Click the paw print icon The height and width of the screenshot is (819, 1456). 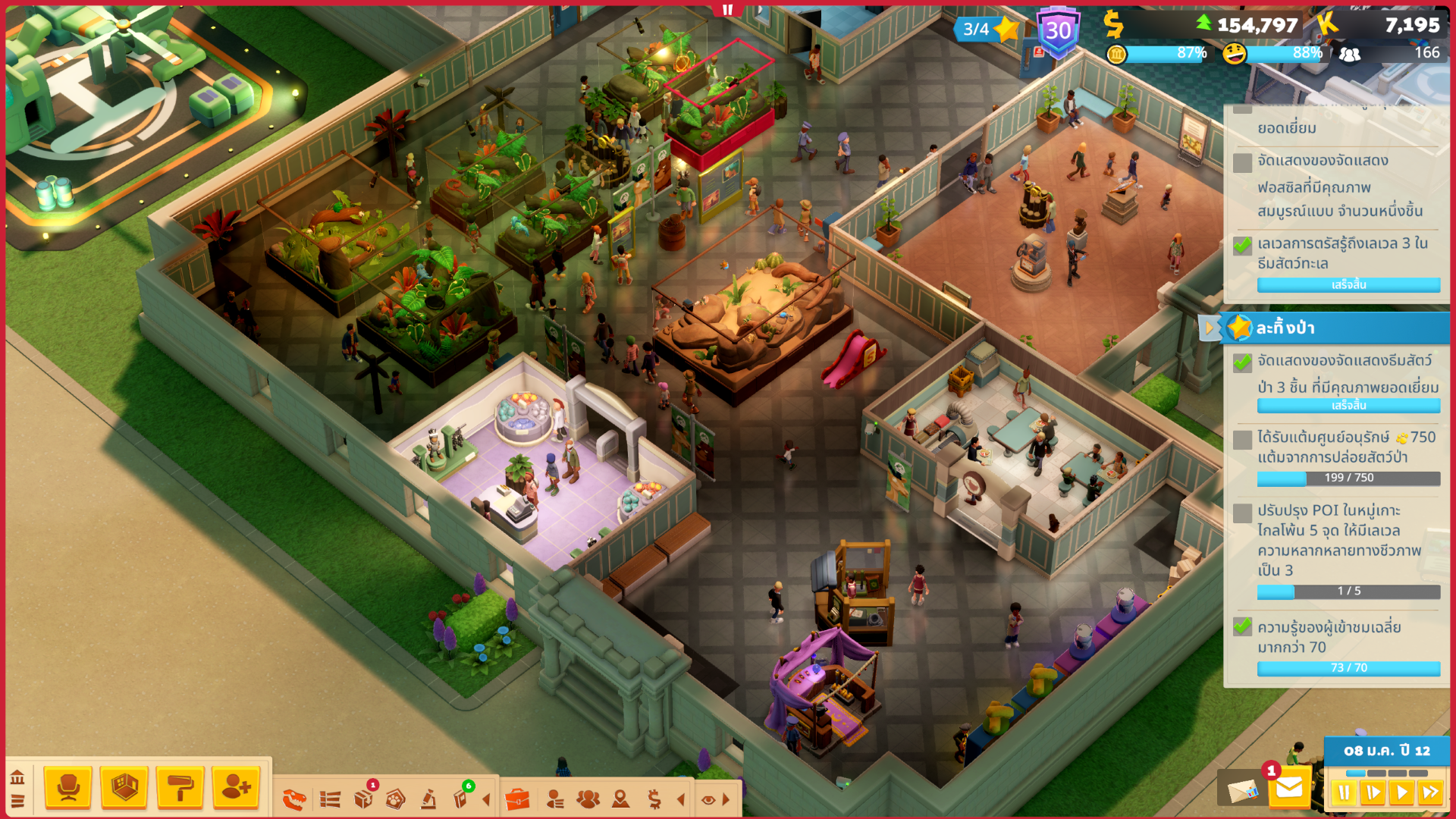(x=395, y=799)
